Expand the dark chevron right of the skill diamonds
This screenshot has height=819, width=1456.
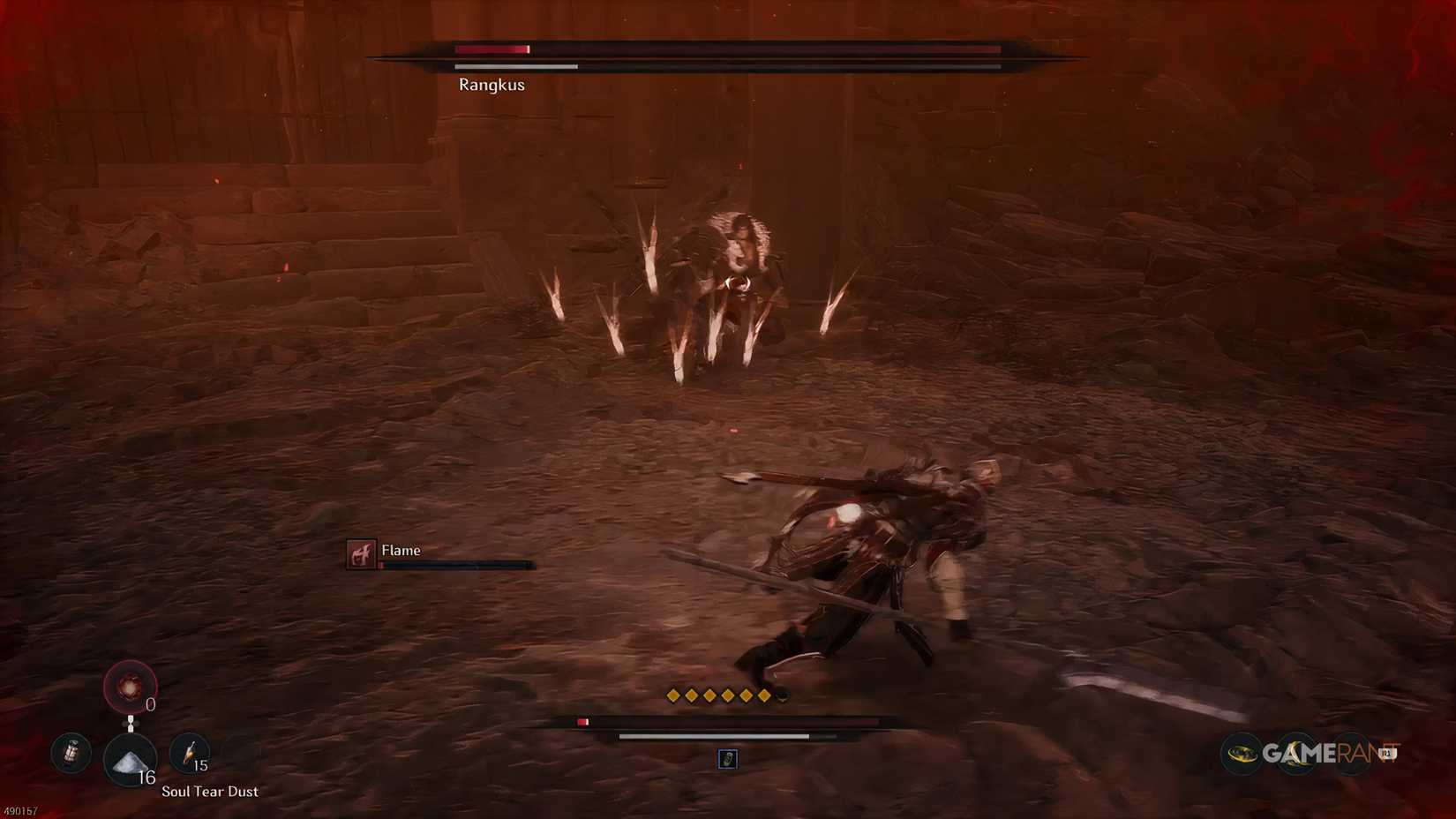click(782, 697)
